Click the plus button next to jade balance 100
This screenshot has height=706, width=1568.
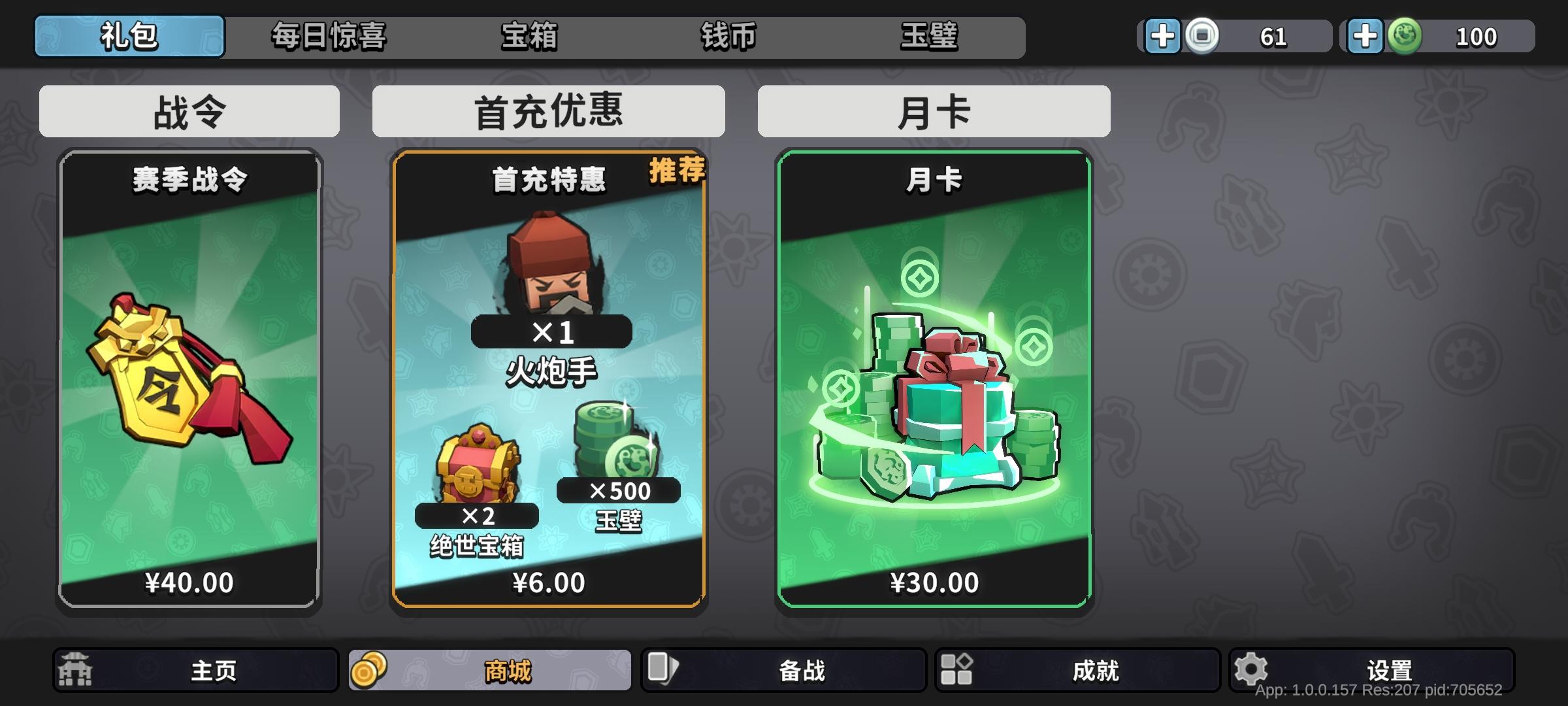coord(1365,36)
